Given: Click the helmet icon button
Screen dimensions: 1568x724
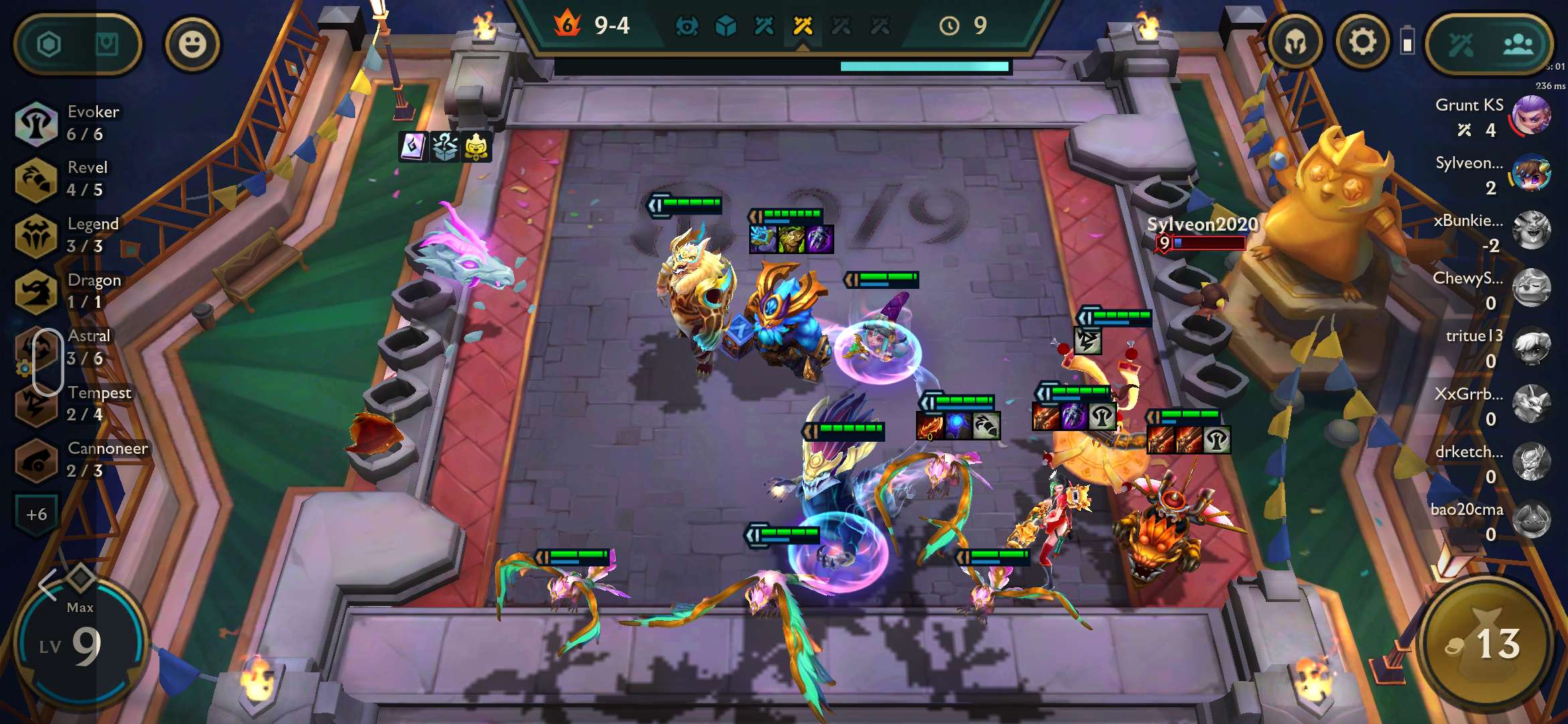Looking at the screenshot, I should click(1295, 43).
